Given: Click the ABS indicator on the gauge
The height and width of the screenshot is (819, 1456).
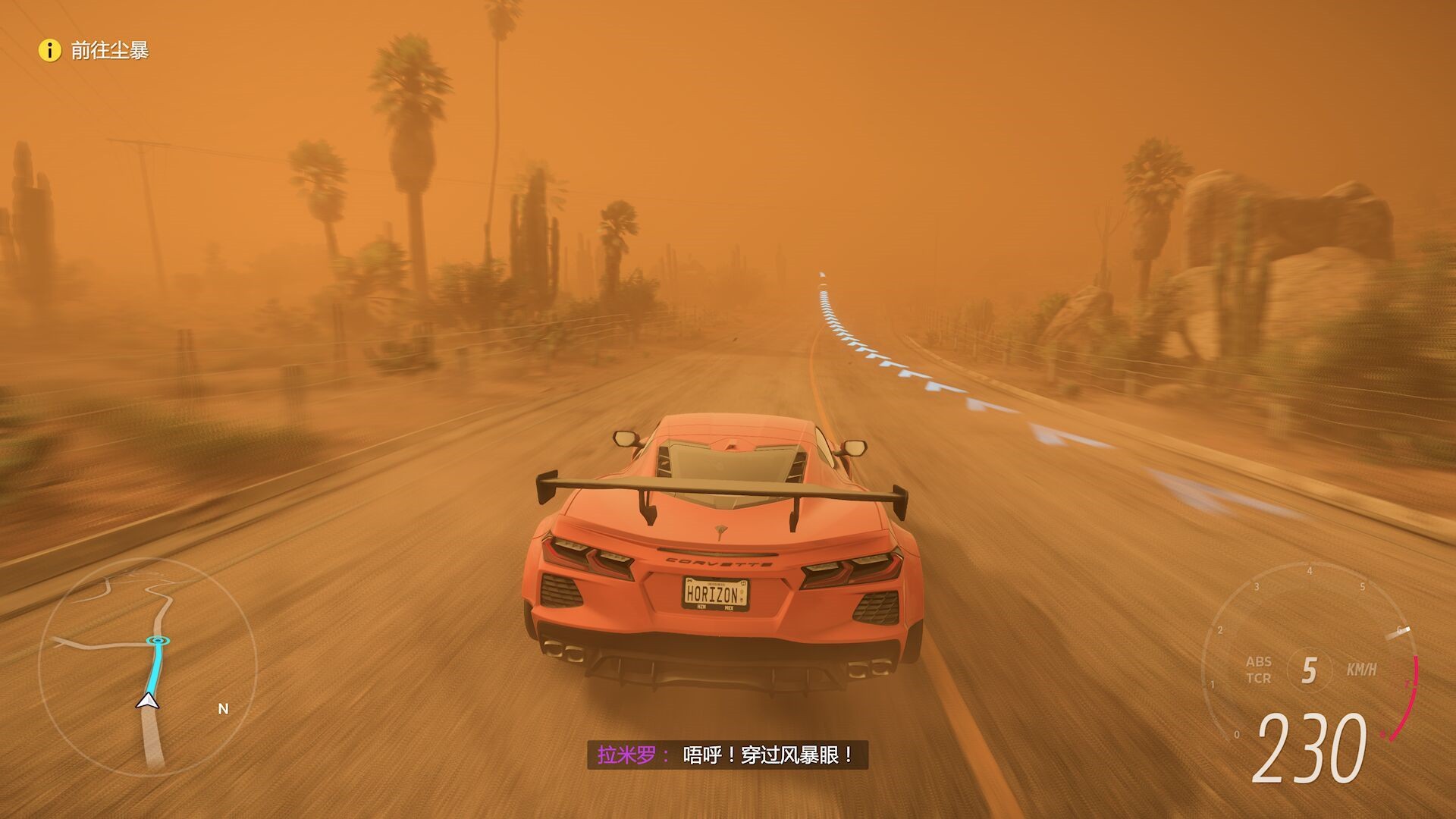Looking at the screenshot, I should click(1258, 661).
